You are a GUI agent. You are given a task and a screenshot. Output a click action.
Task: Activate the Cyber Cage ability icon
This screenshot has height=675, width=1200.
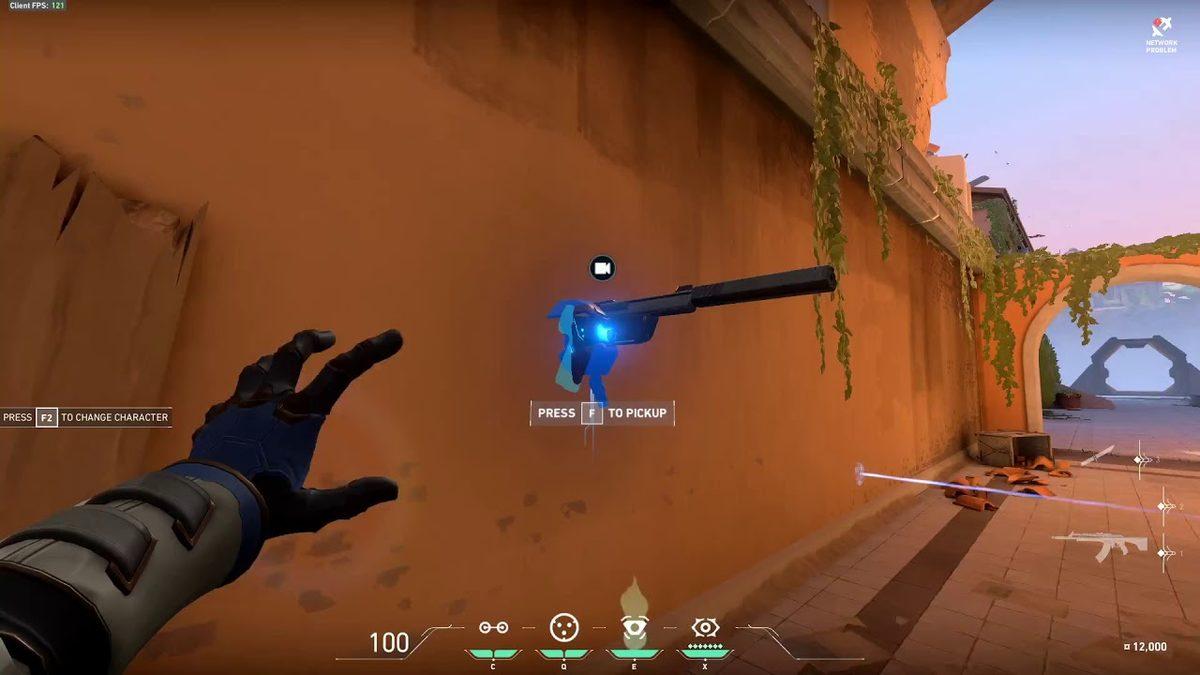point(564,627)
